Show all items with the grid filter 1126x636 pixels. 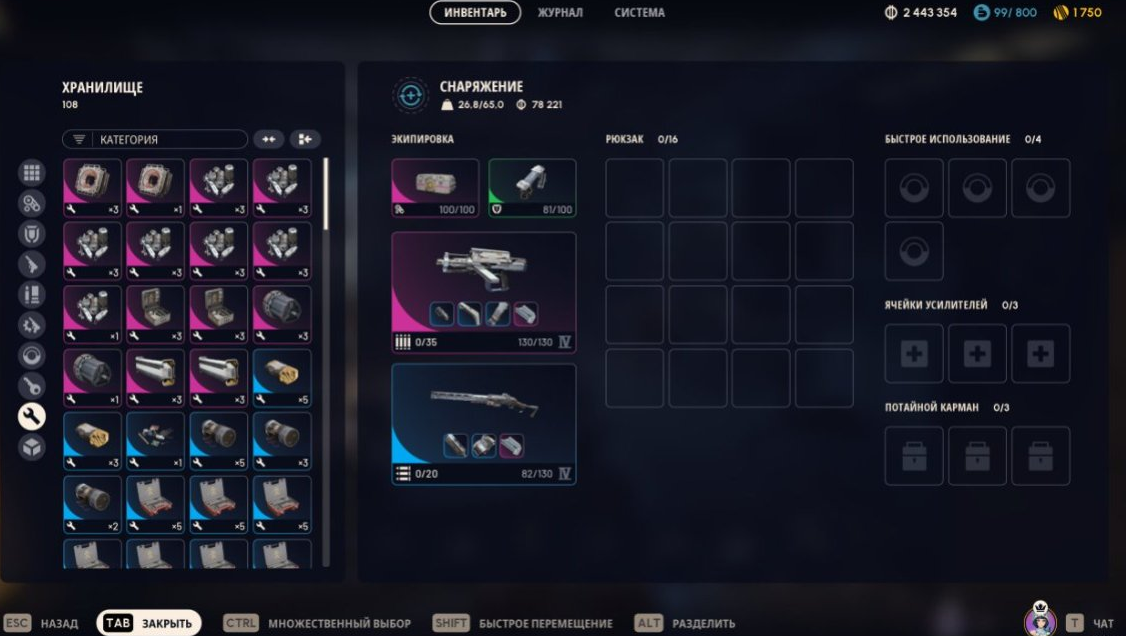pos(32,173)
